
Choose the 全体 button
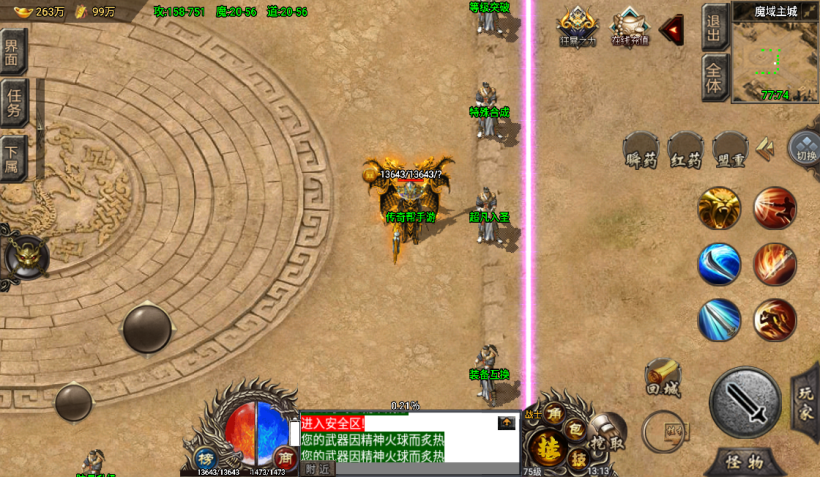(x=714, y=77)
